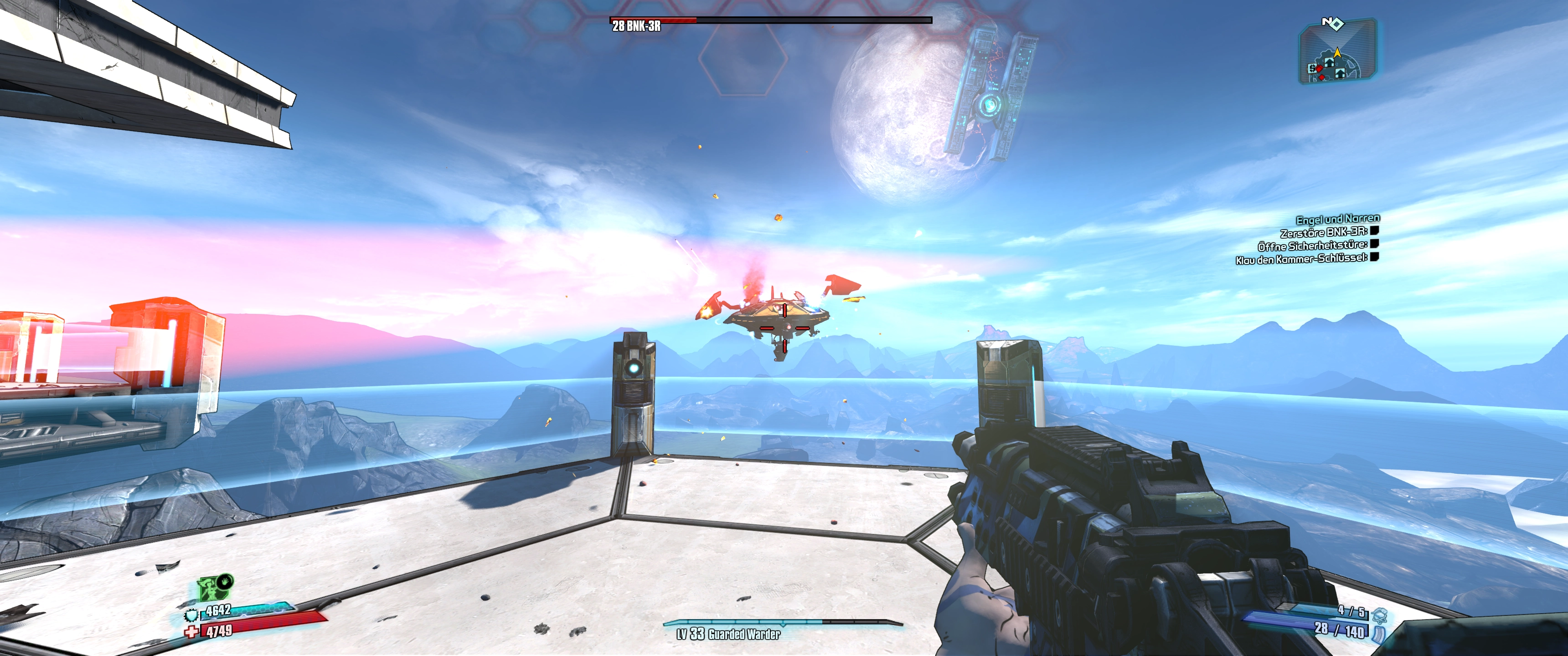Click the "Klau den Kammer-Schlüssel" objective checkbox
Image resolution: width=1568 pixels, height=656 pixels.
pos(1374,257)
